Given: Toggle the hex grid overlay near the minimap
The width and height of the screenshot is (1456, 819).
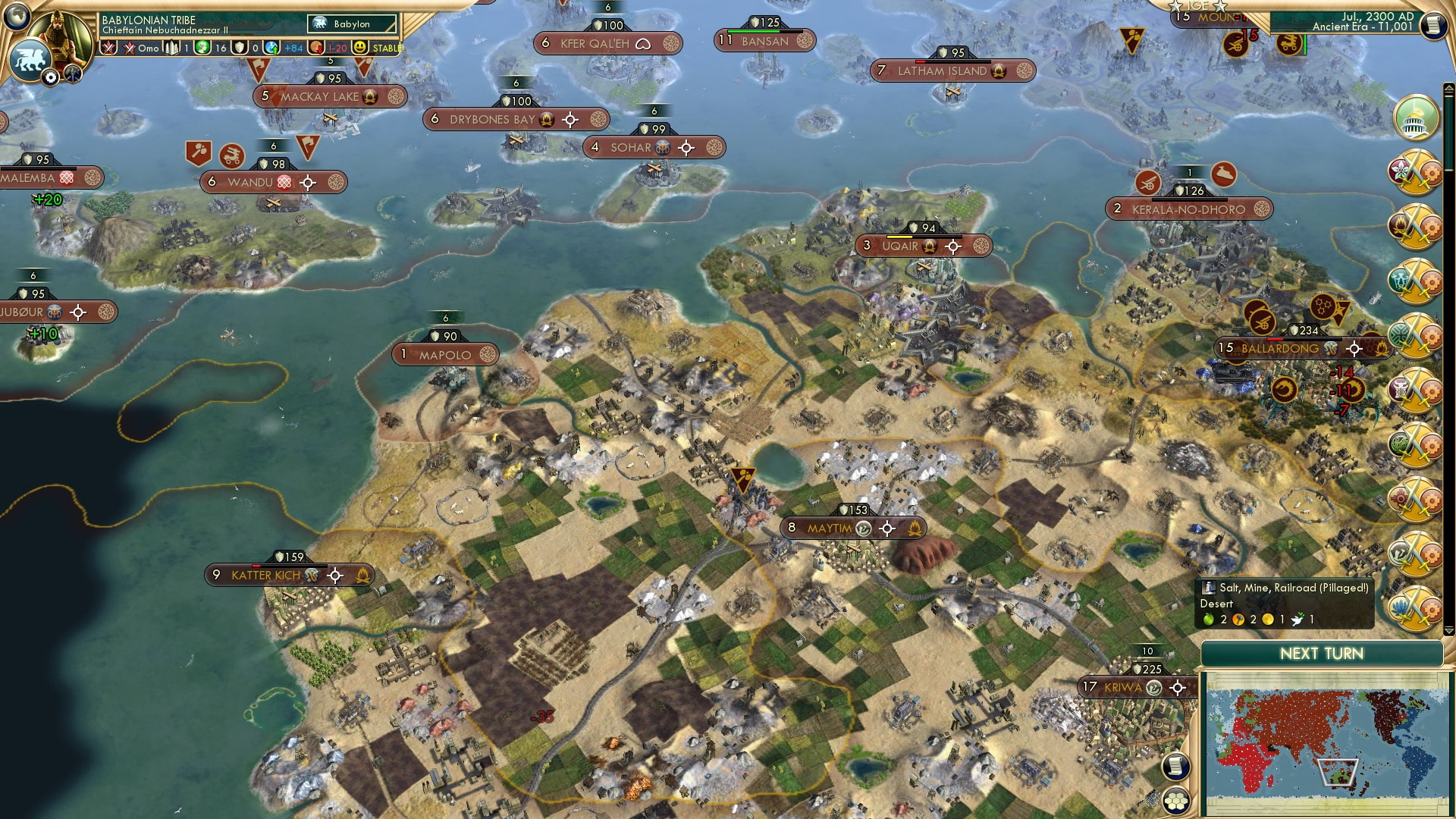Looking at the screenshot, I should [x=1175, y=800].
